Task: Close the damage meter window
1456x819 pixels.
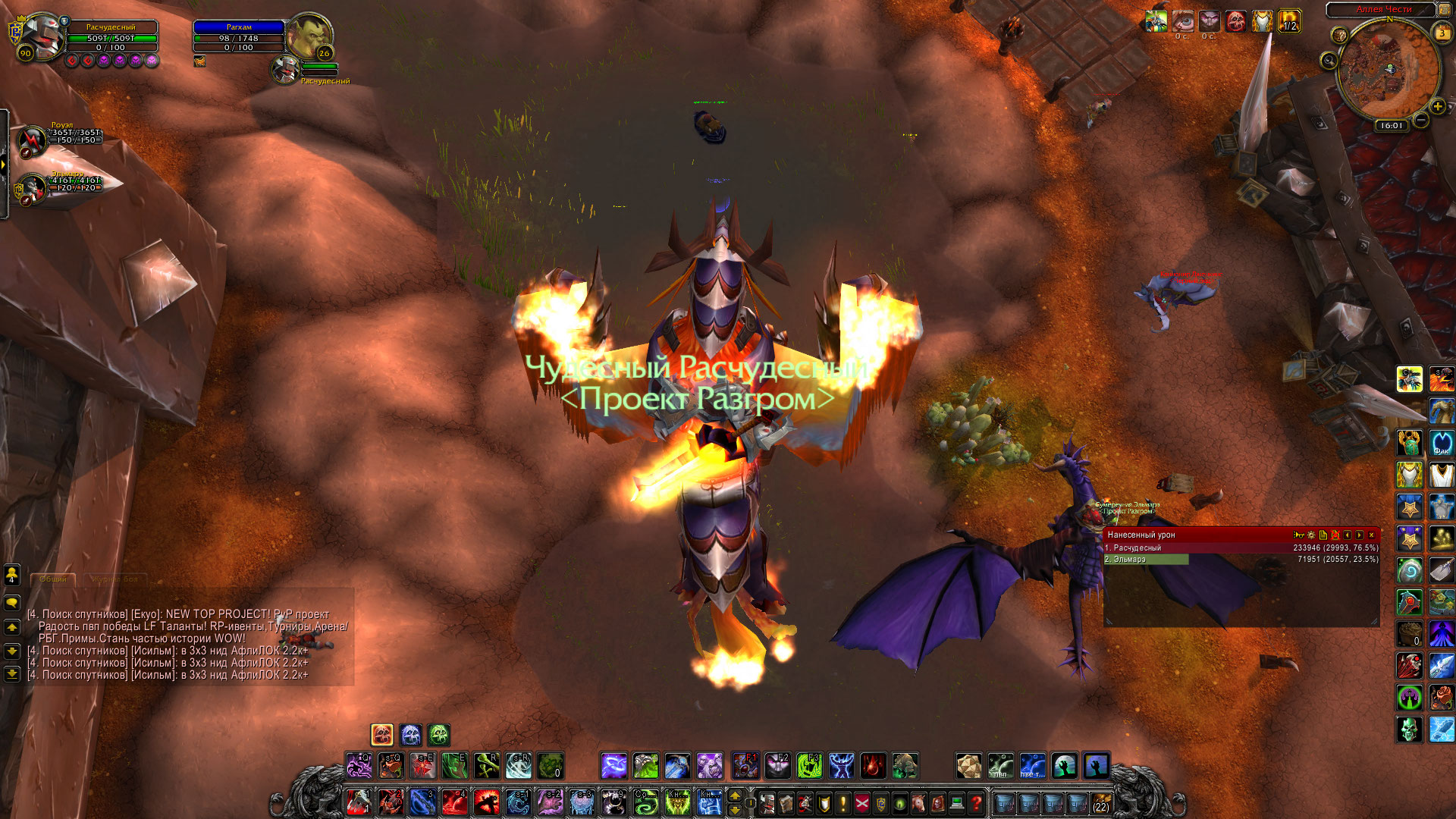Action: coord(1371,535)
